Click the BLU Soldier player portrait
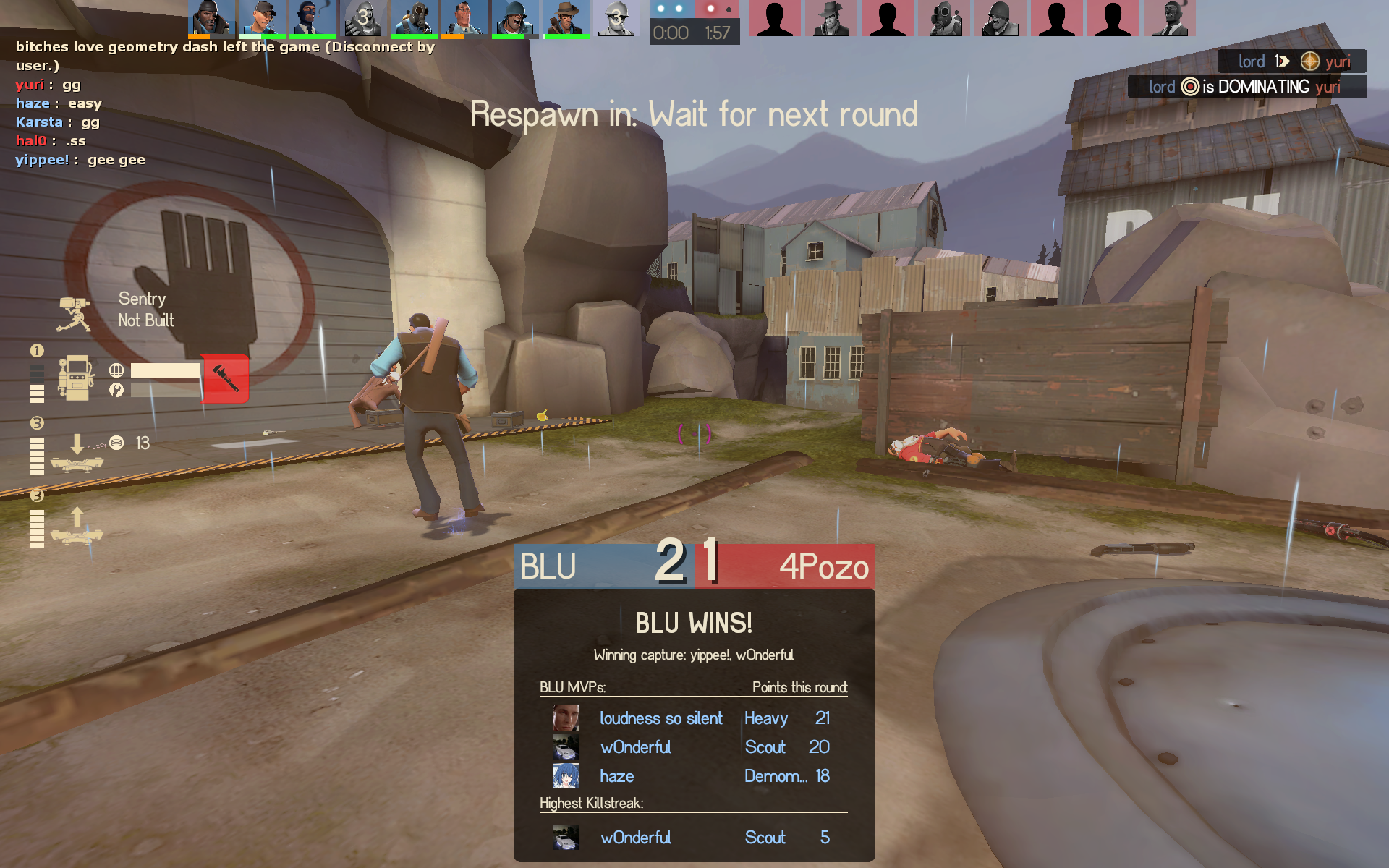 tap(514, 18)
